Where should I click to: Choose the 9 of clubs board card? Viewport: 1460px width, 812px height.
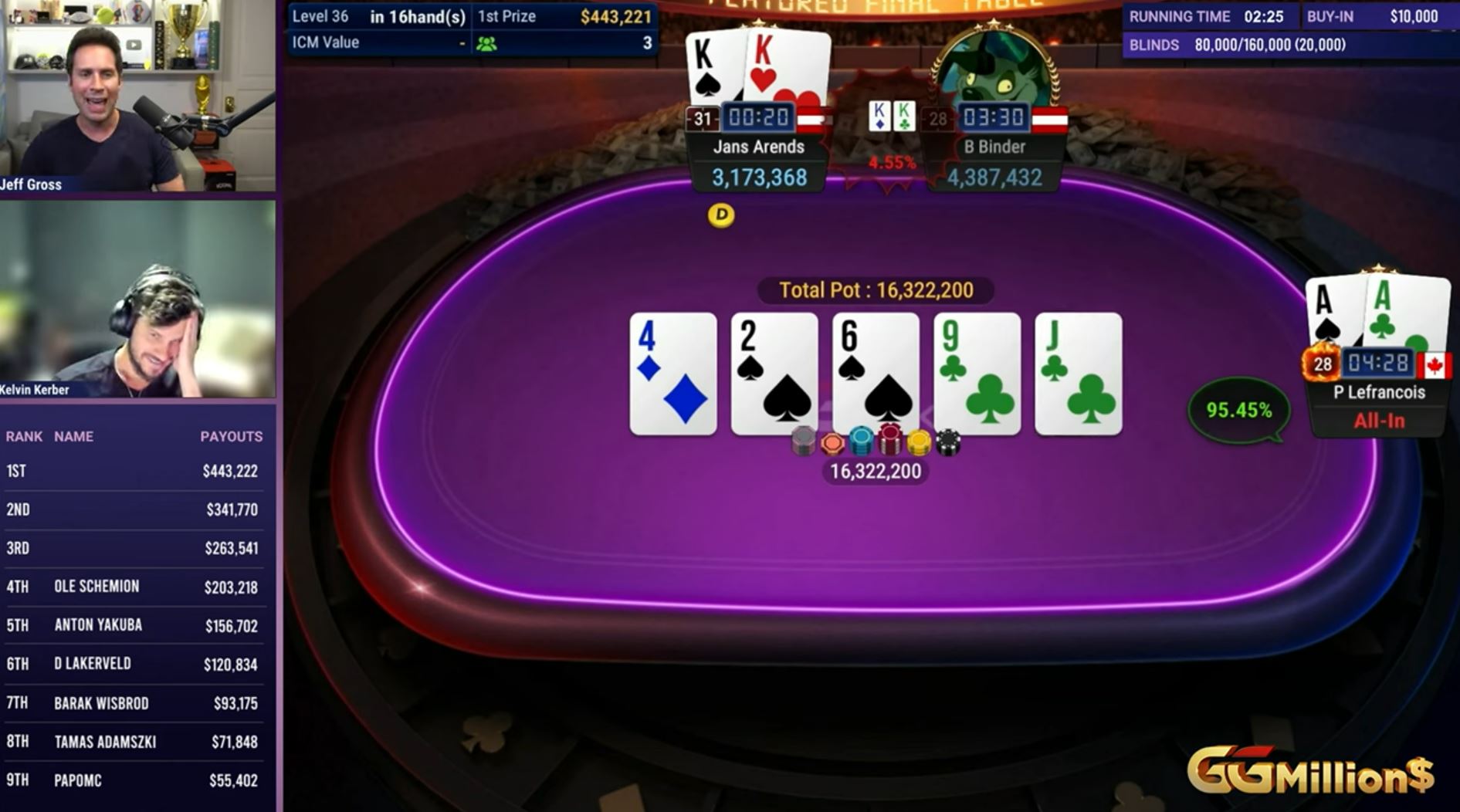tap(977, 374)
